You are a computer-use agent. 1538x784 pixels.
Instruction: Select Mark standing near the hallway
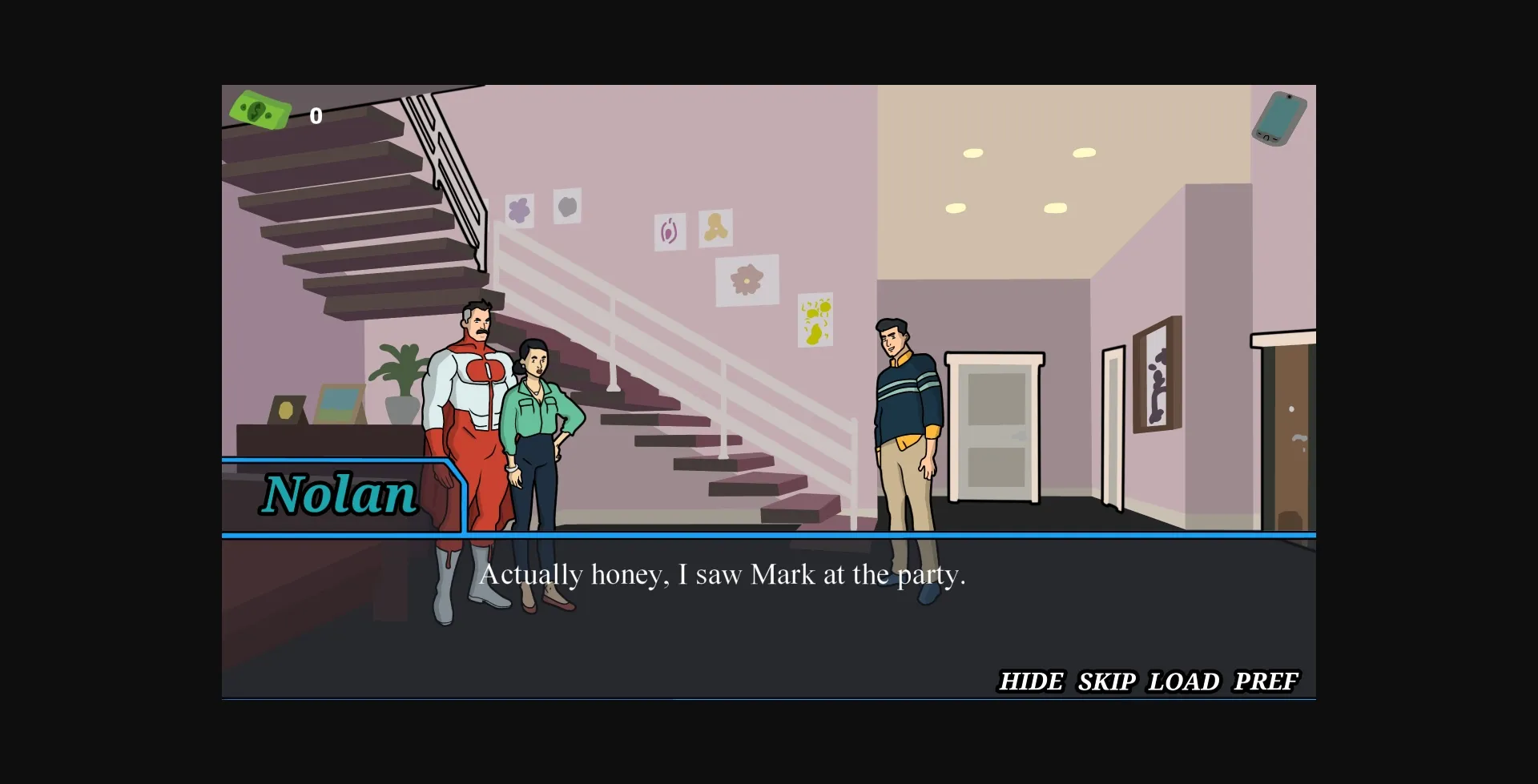[x=904, y=400]
